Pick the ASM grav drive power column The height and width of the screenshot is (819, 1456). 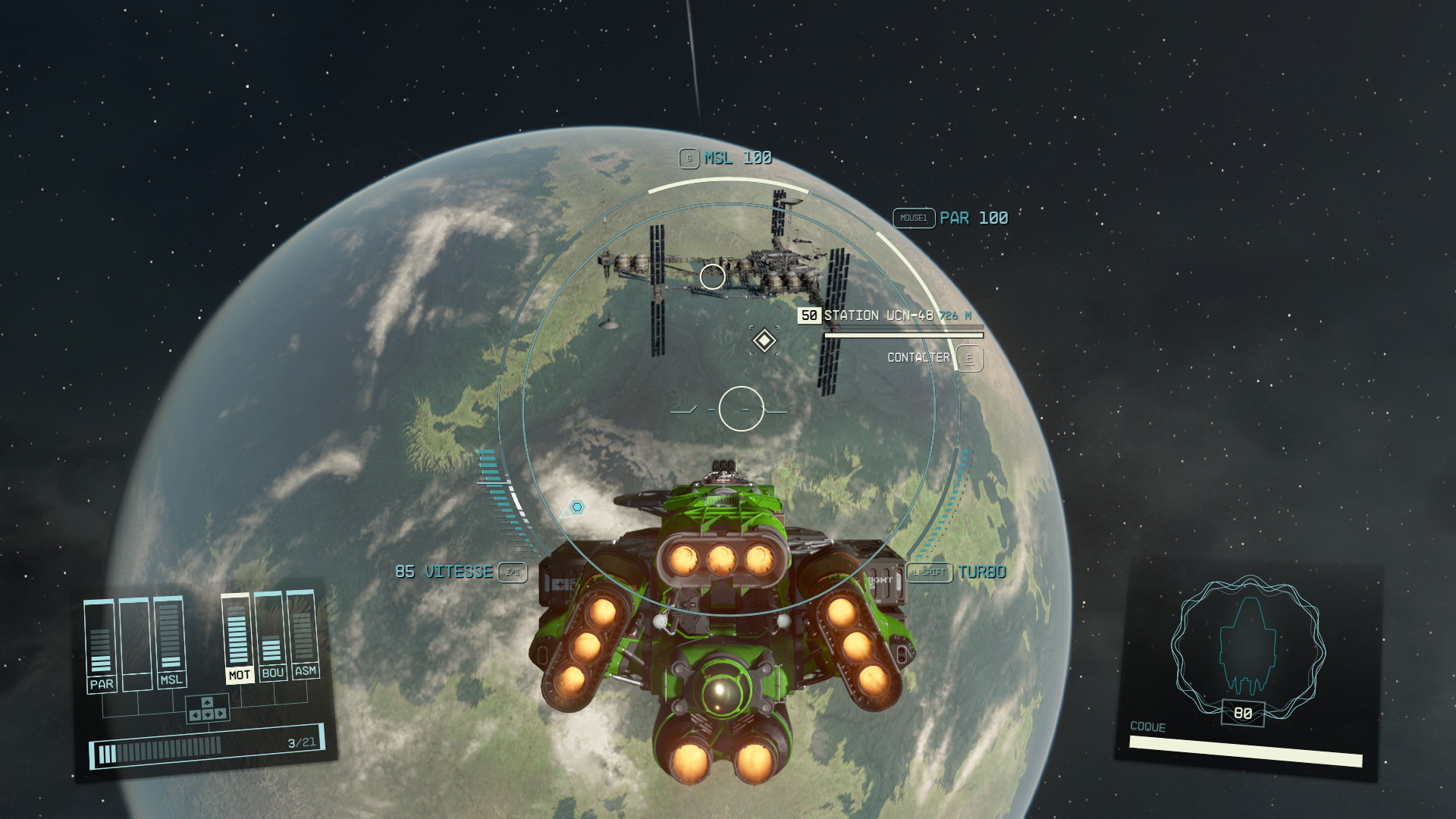click(x=304, y=634)
